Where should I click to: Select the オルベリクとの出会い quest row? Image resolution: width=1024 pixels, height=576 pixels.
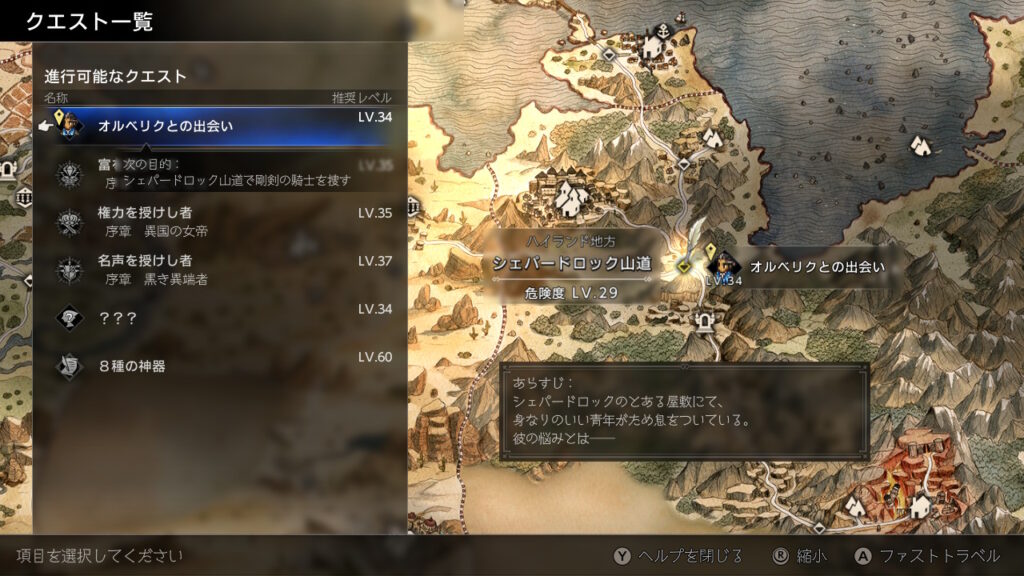[x=220, y=127]
